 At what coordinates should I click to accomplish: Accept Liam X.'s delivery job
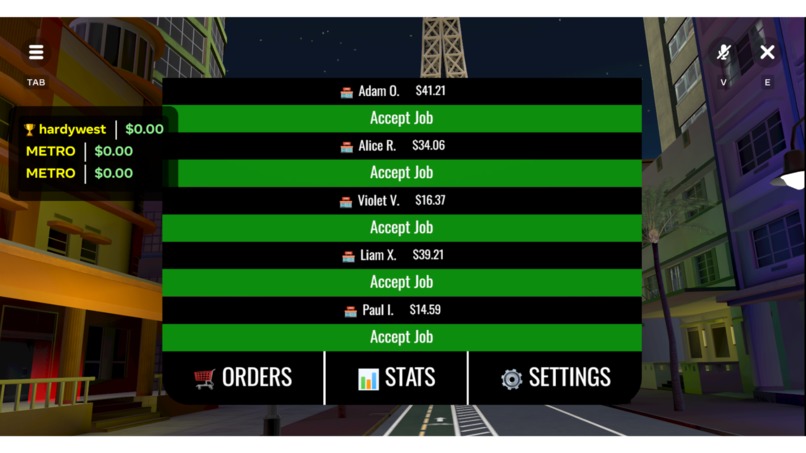[401, 282]
